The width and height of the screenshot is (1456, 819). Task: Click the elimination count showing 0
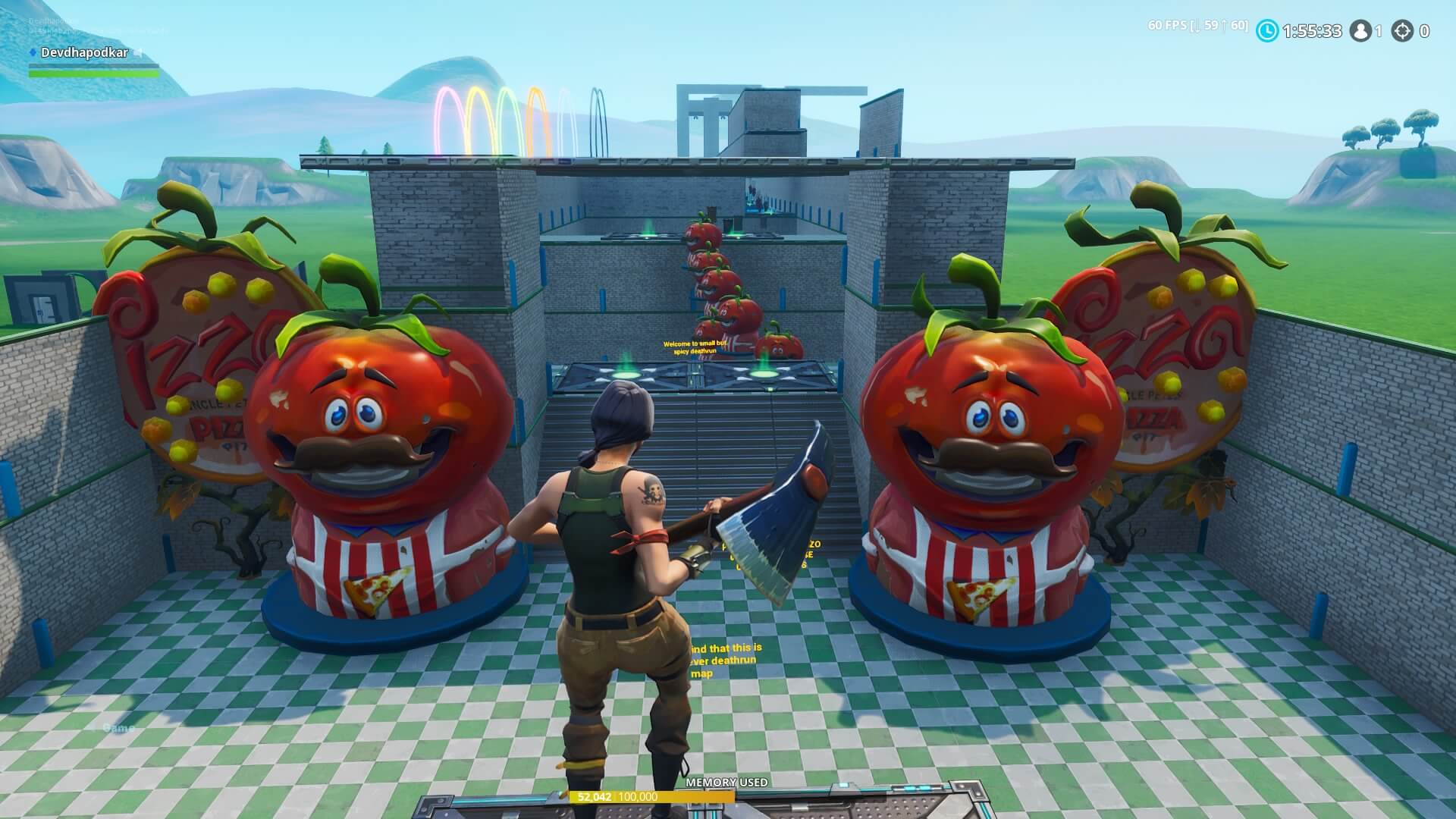click(x=1424, y=31)
